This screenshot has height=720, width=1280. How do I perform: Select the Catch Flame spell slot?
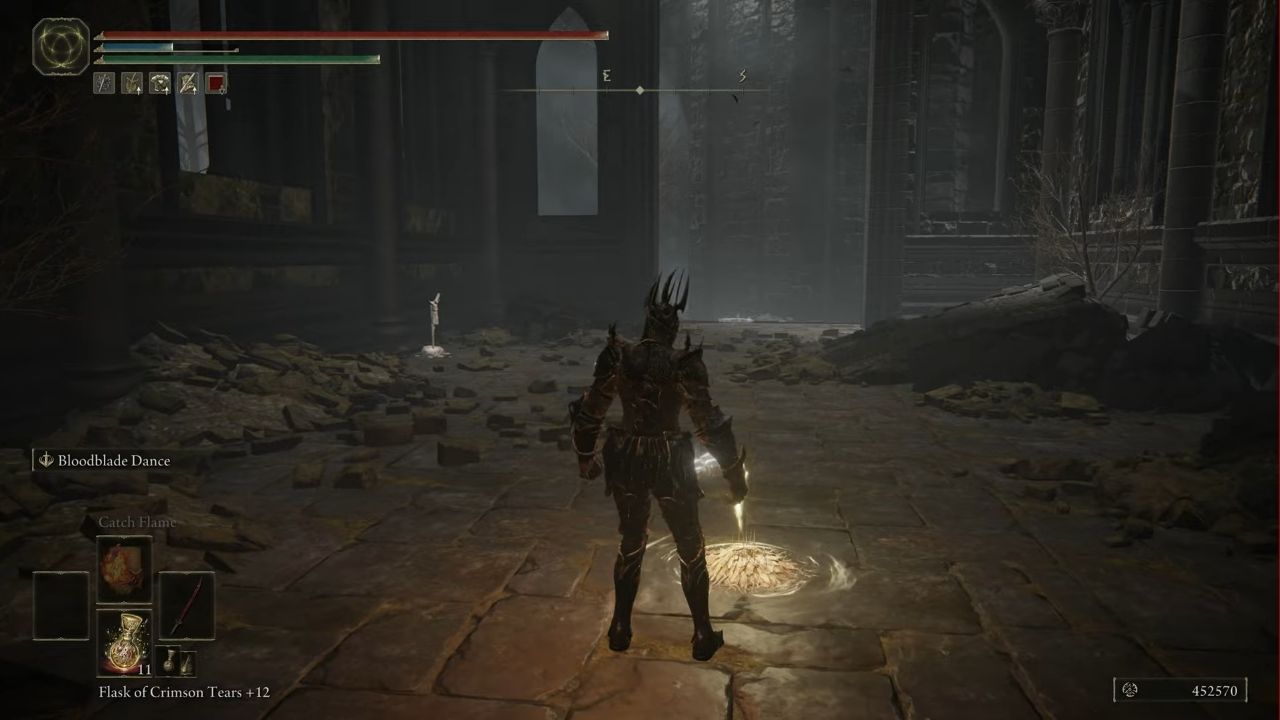pyautogui.click(x=122, y=570)
